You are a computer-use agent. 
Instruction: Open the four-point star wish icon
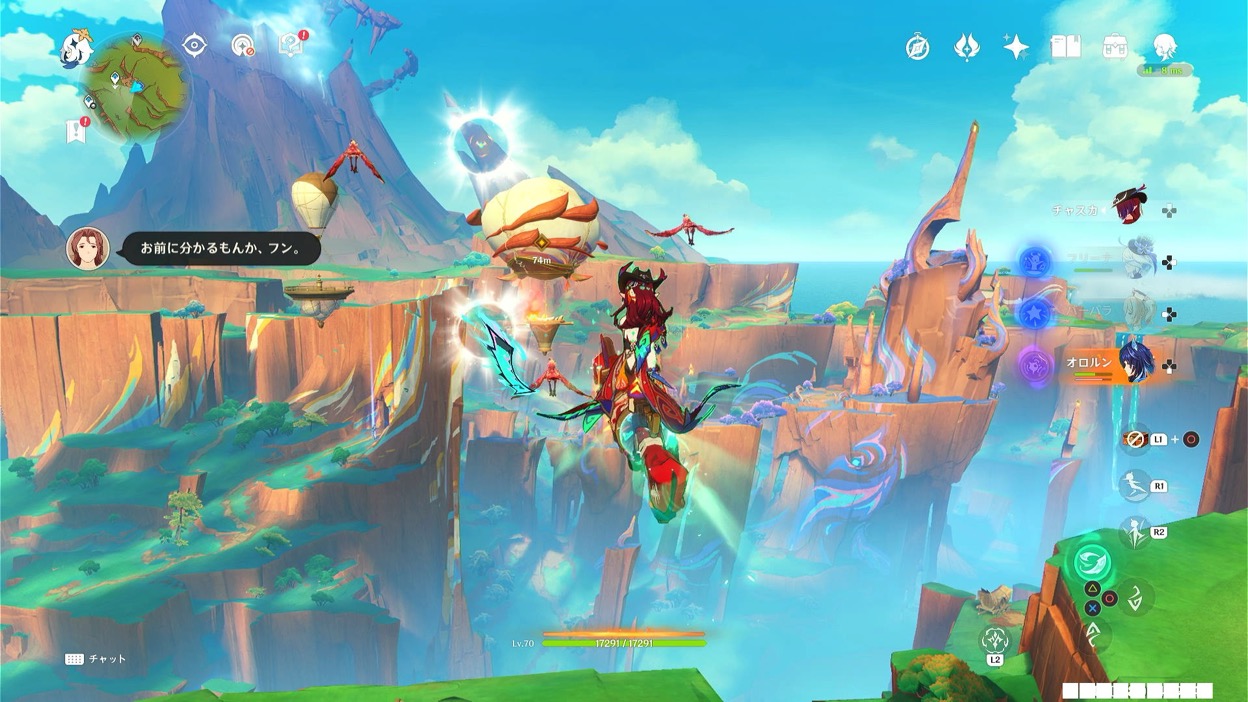1016,47
